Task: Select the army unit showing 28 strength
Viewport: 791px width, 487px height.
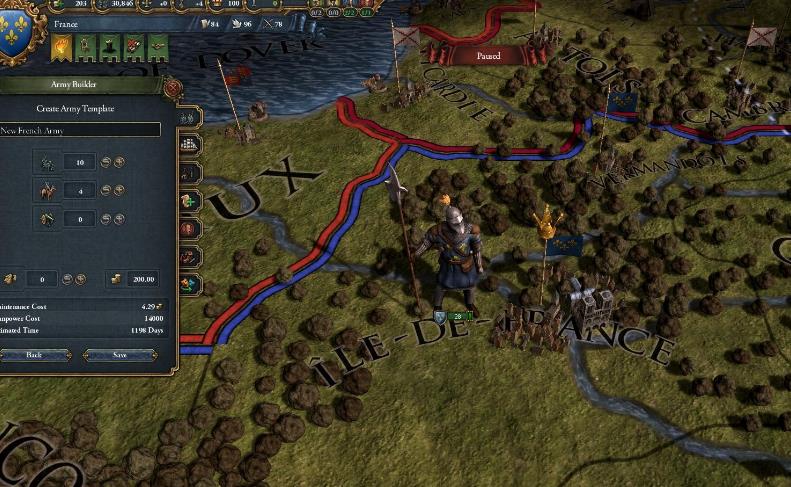Action: click(450, 317)
